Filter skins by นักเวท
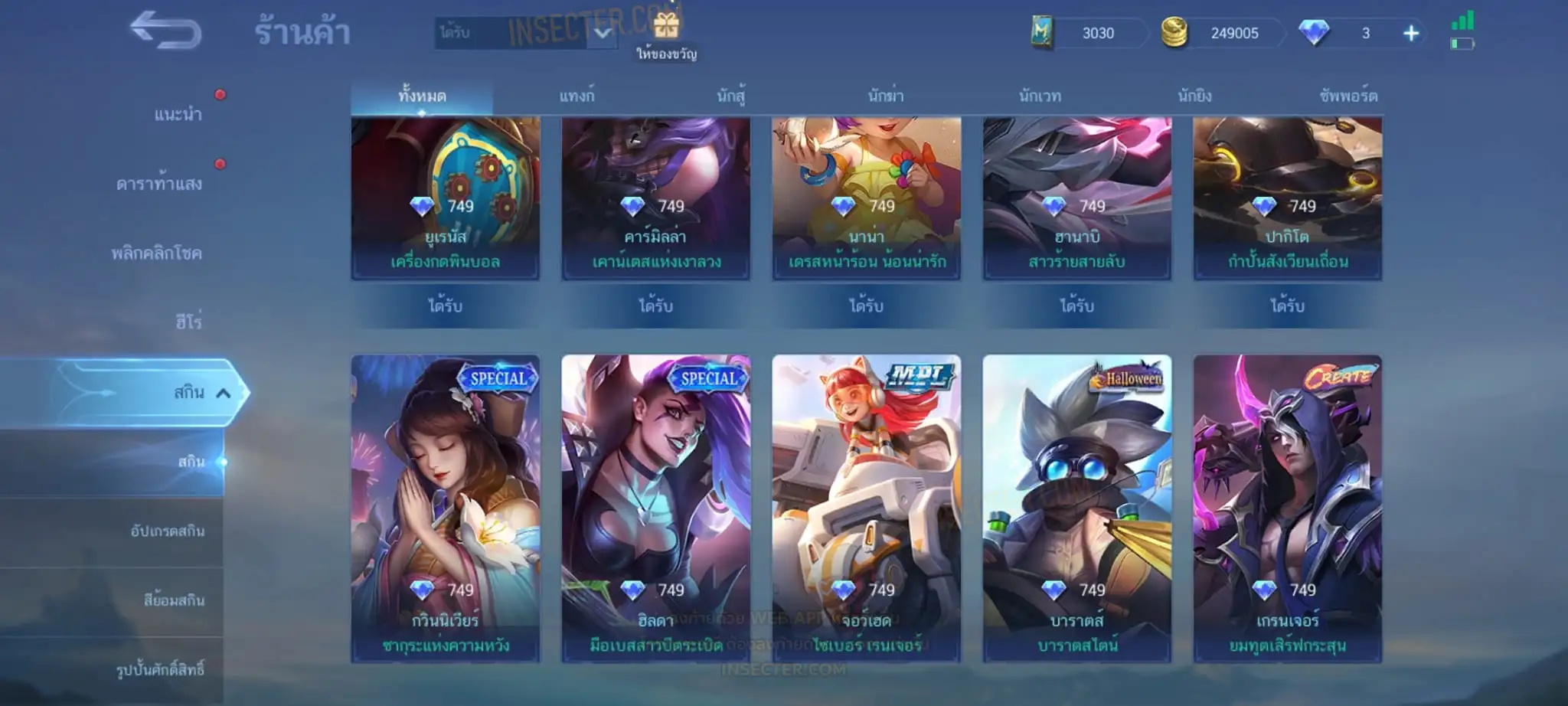 1040,96
